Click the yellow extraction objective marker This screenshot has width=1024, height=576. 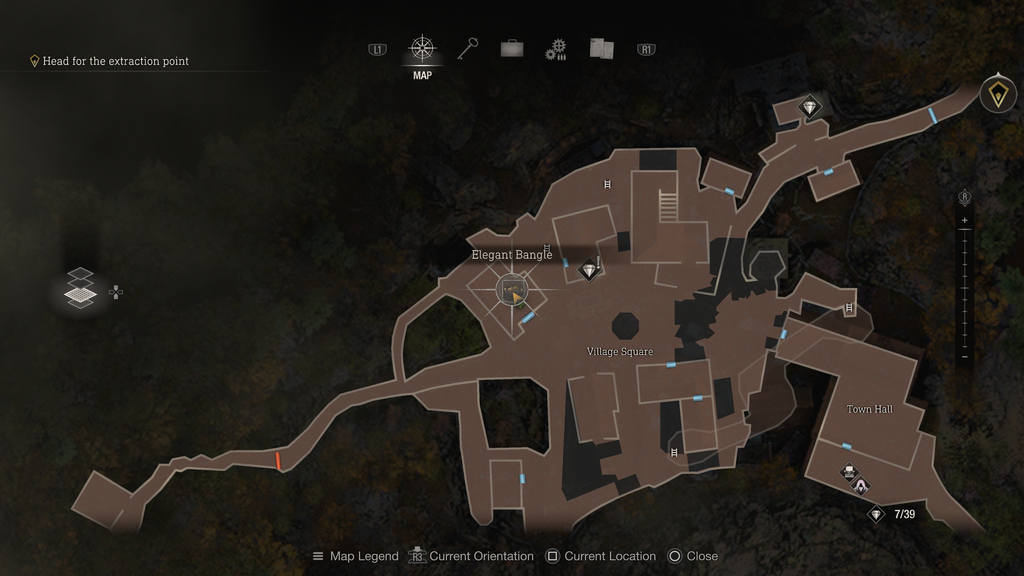point(997,94)
